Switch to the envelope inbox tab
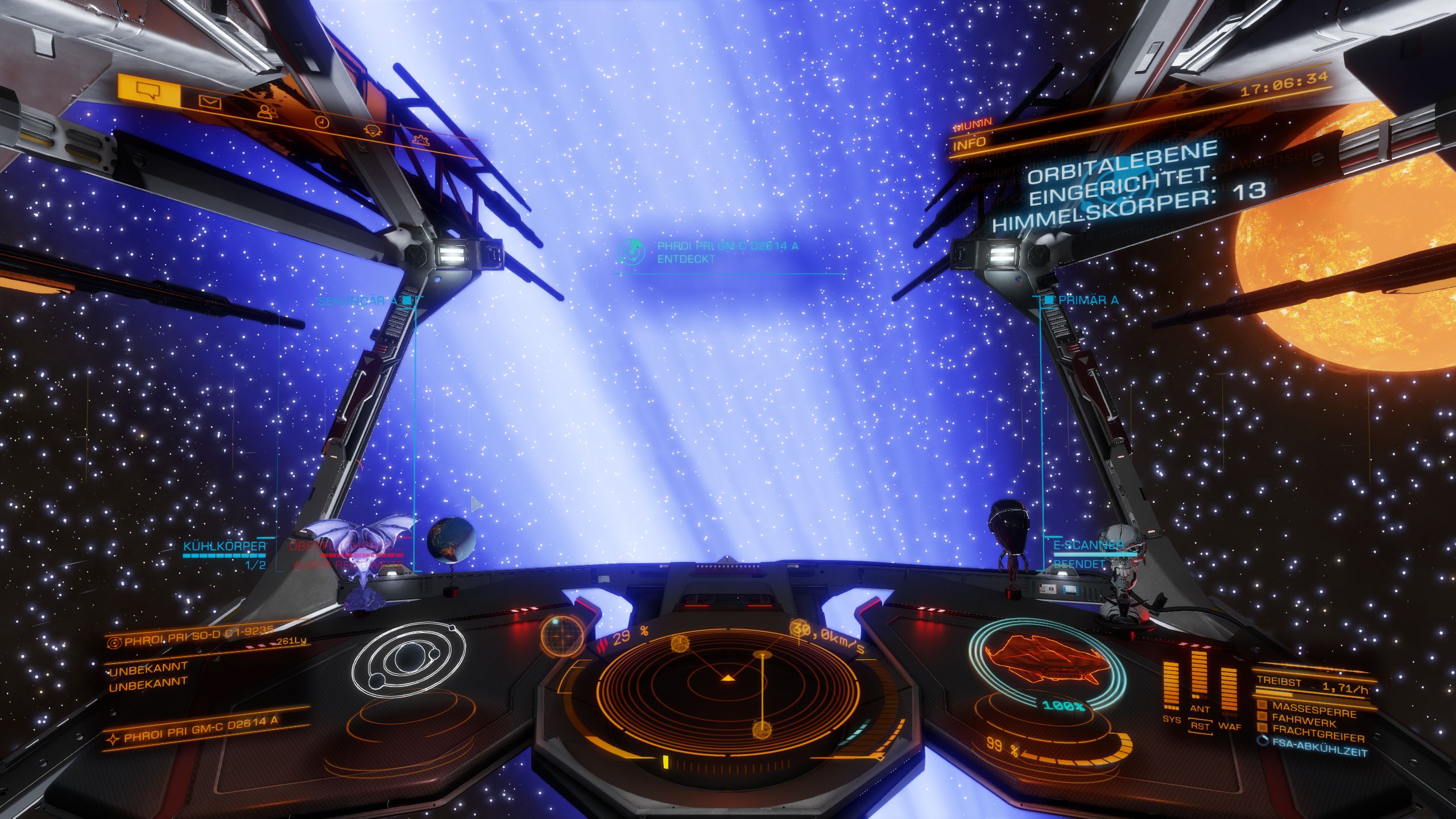This screenshot has width=1456, height=819. point(209,102)
